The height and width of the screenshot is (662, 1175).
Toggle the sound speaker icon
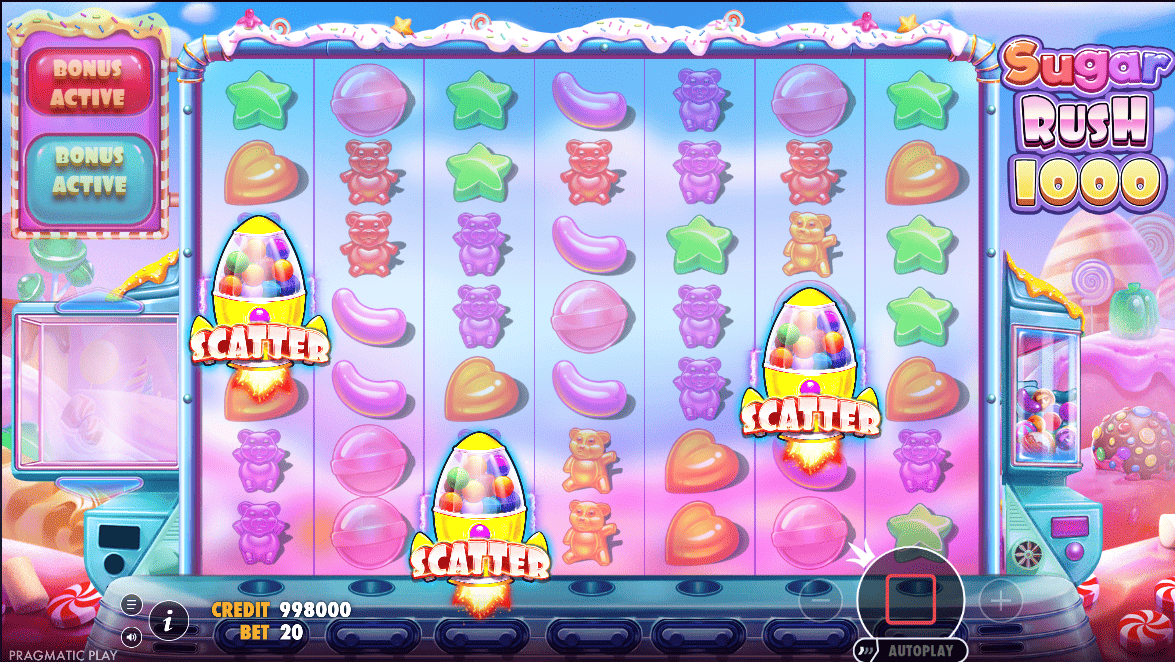point(131,635)
